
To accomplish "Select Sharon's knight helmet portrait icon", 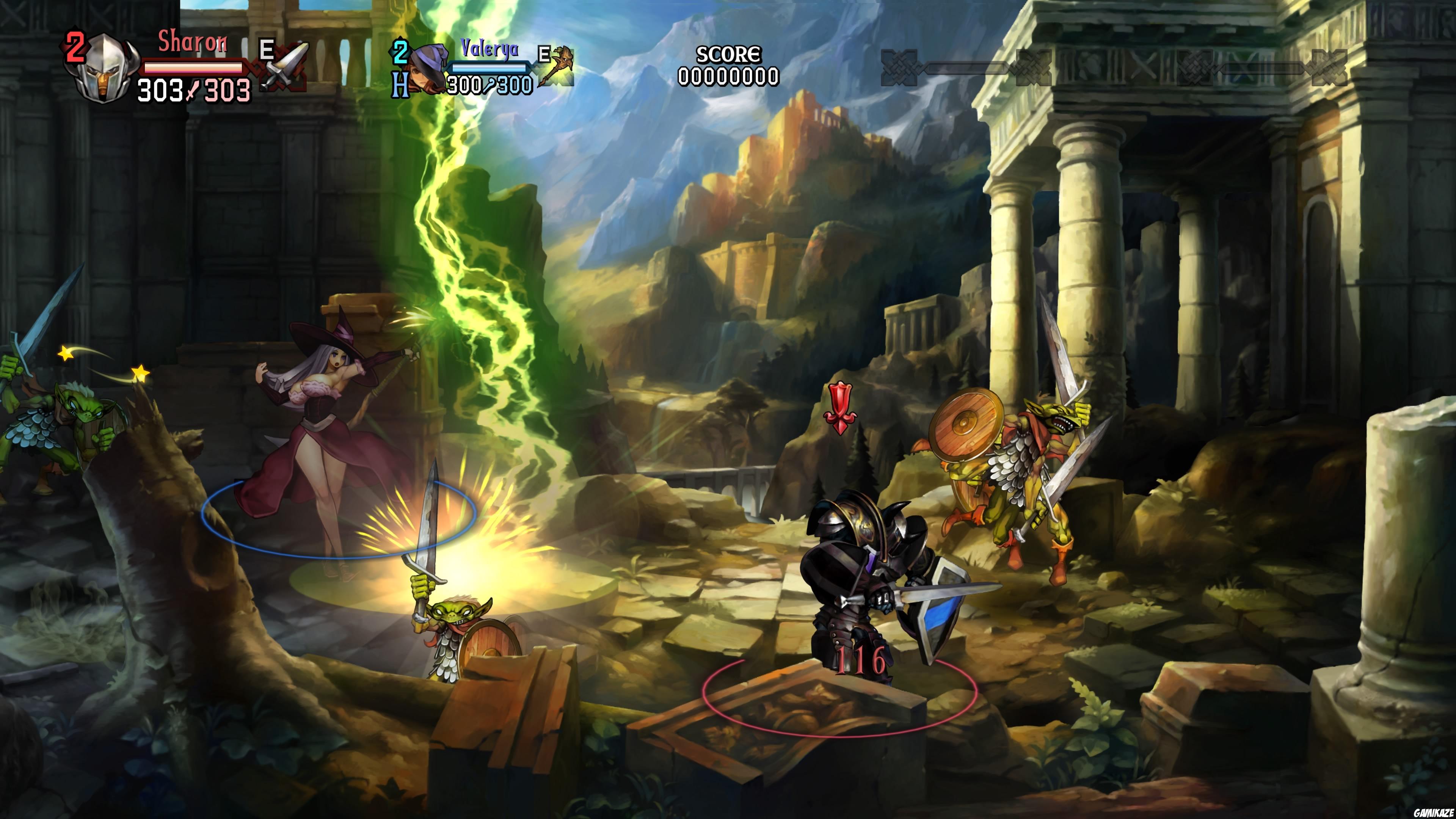I will 104,69.
